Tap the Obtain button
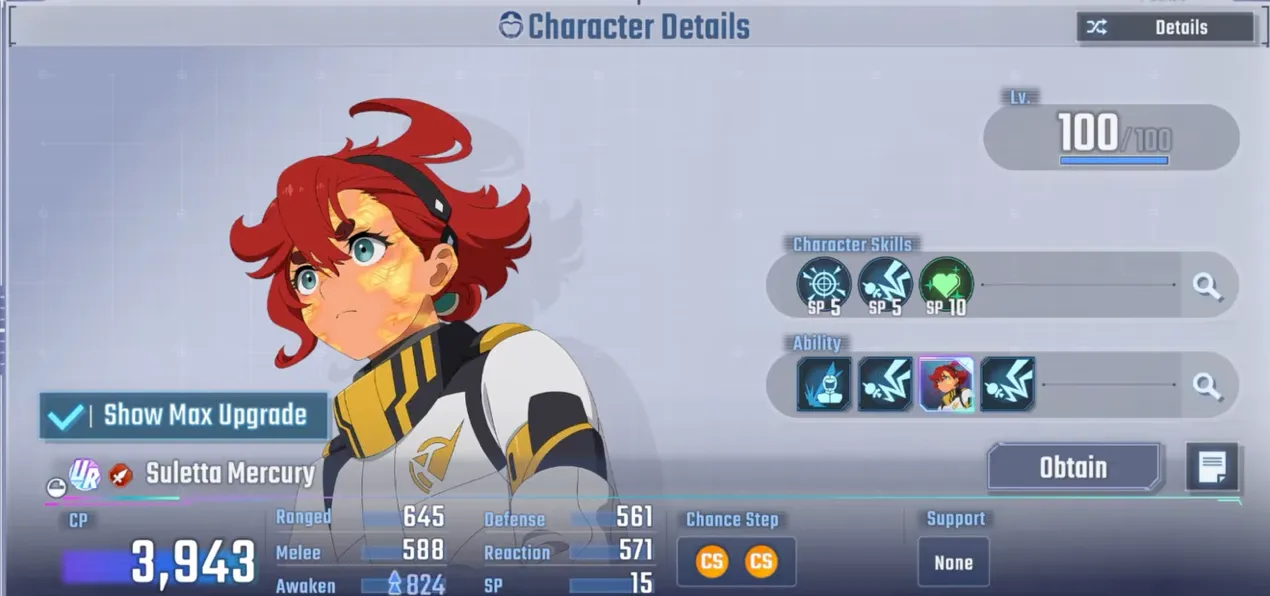 (1073, 467)
